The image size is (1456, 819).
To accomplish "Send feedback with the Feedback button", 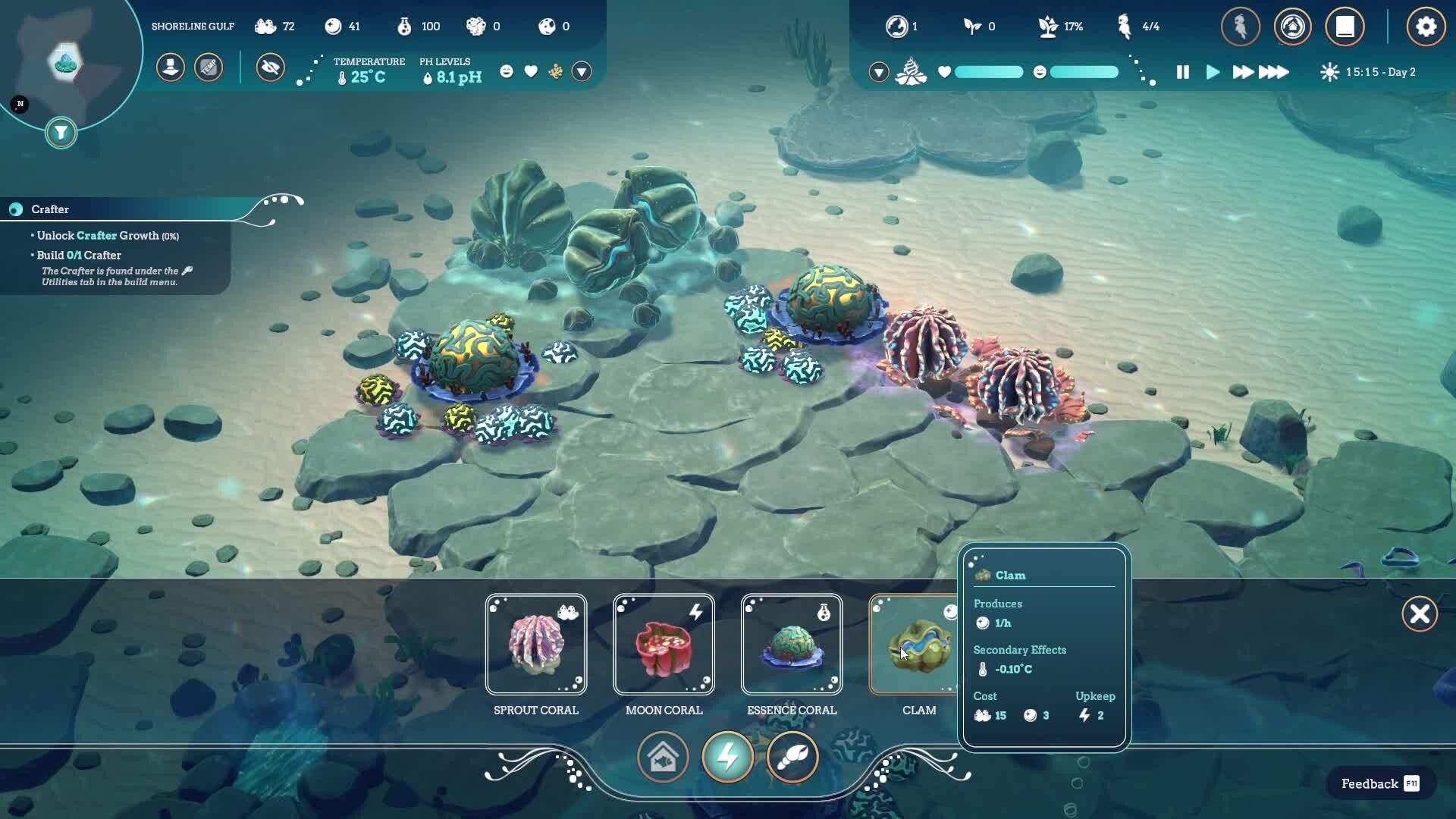I will pyautogui.click(x=1380, y=783).
